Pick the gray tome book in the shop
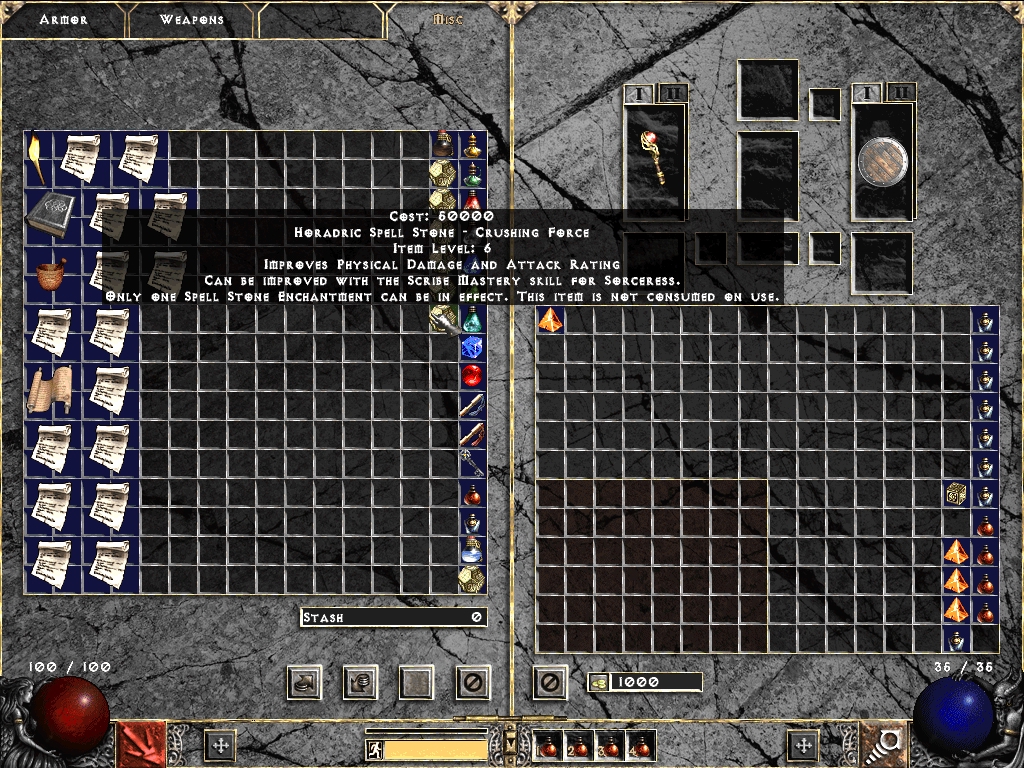This screenshot has height=768, width=1024. pos(51,214)
